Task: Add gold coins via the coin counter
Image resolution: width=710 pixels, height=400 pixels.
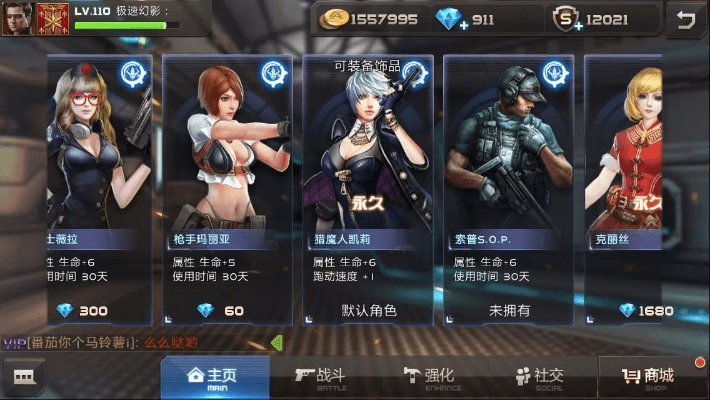Action: coord(334,19)
